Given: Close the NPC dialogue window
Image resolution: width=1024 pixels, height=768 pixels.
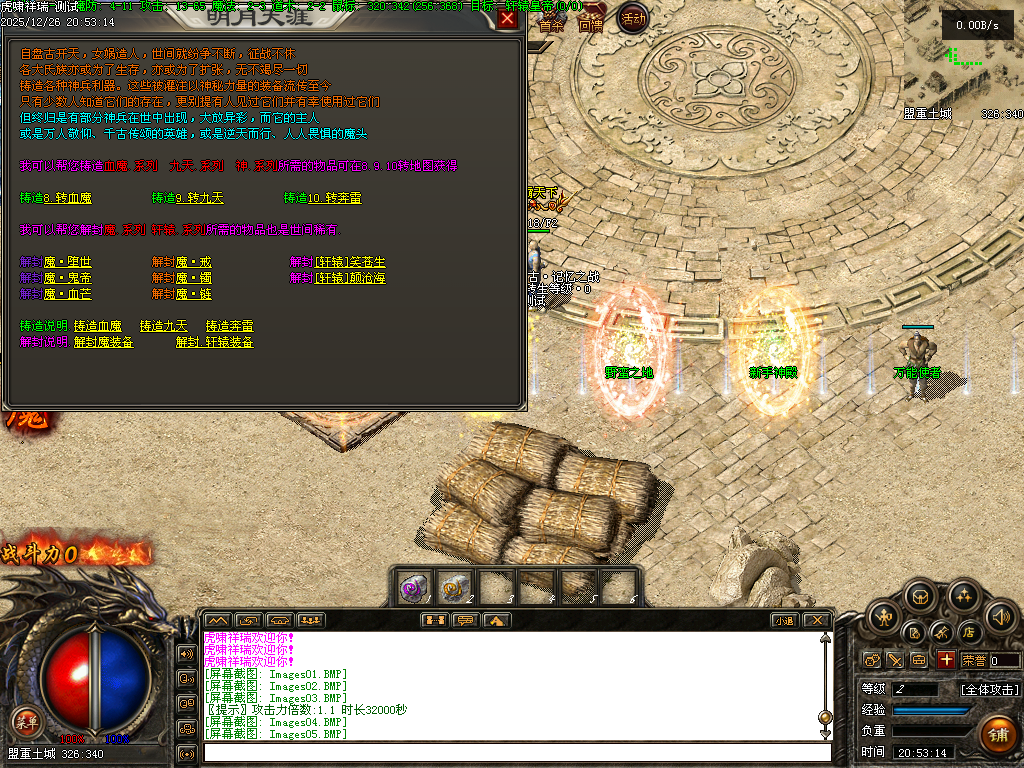Looking at the screenshot, I should pyautogui.click(x=507, y=17).
